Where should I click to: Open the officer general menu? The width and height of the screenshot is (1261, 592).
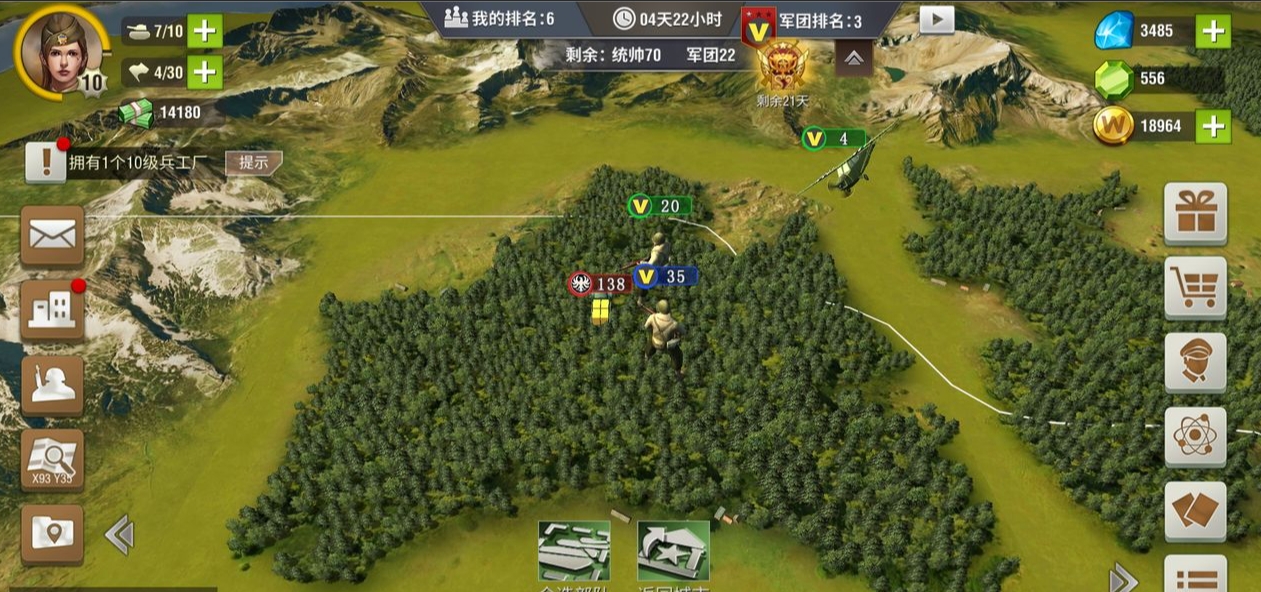click(x=1195, y=362)
